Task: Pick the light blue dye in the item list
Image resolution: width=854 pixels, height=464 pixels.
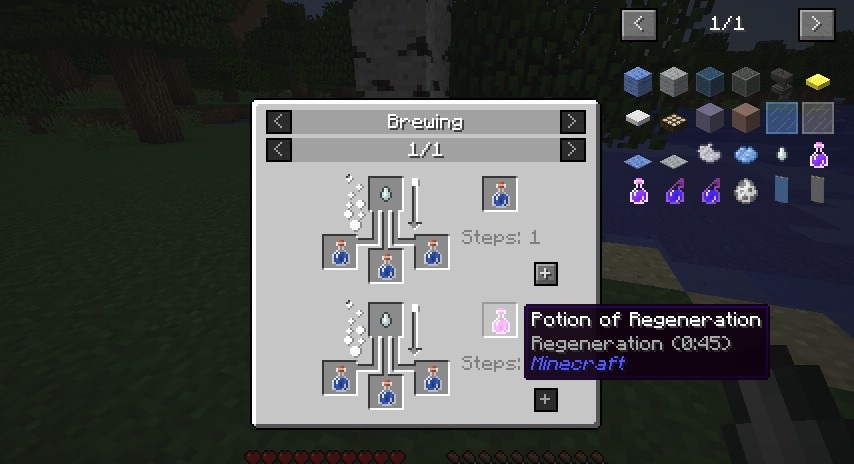Action: click(x=746, y=154)
